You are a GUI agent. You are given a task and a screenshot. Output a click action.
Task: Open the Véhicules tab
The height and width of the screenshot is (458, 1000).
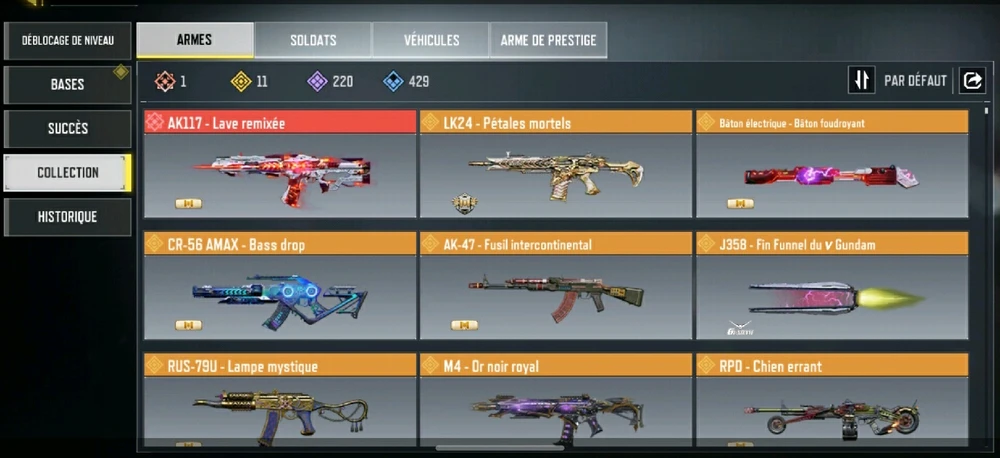click(431, 40)
